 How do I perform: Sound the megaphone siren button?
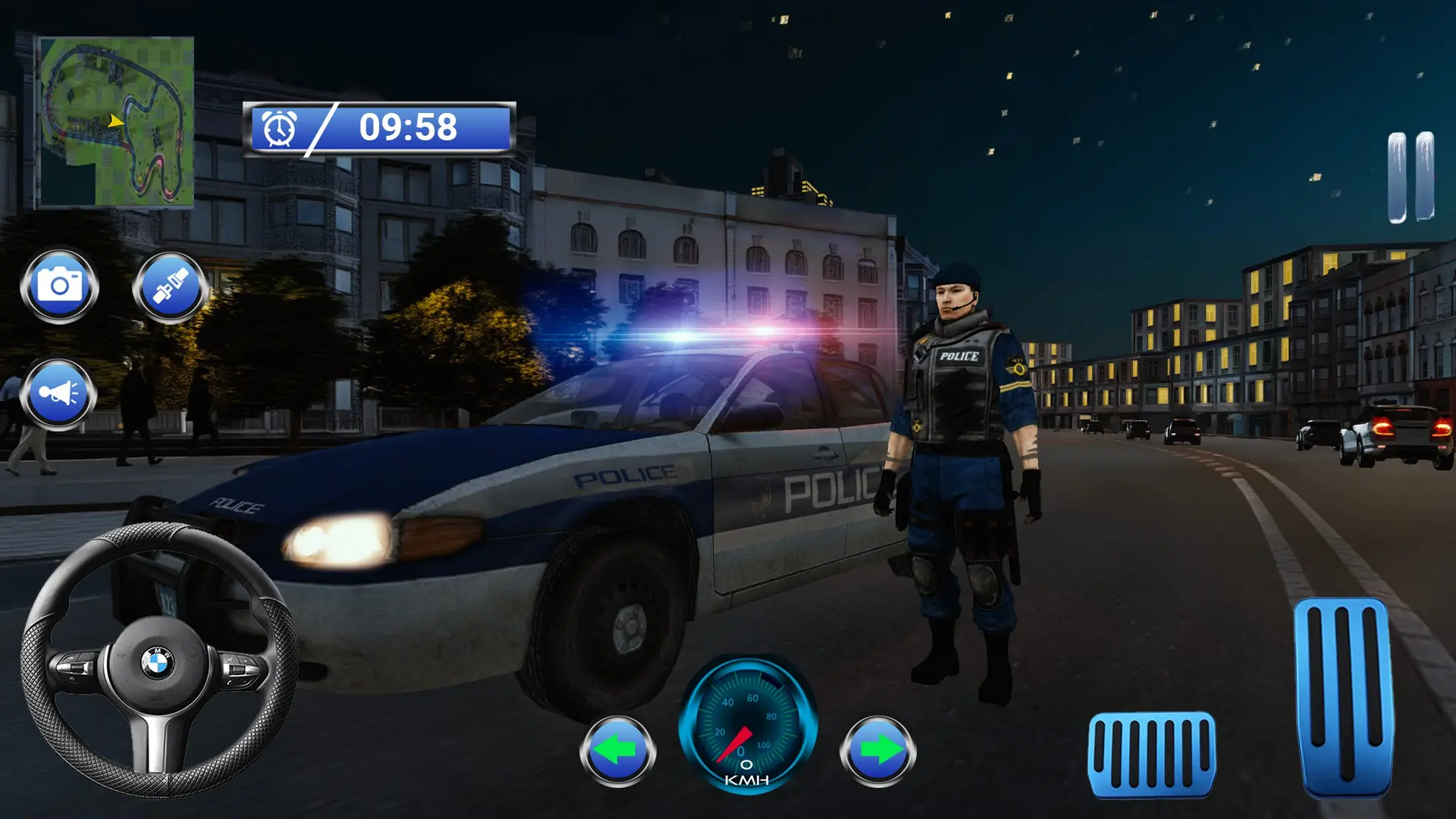58,394
